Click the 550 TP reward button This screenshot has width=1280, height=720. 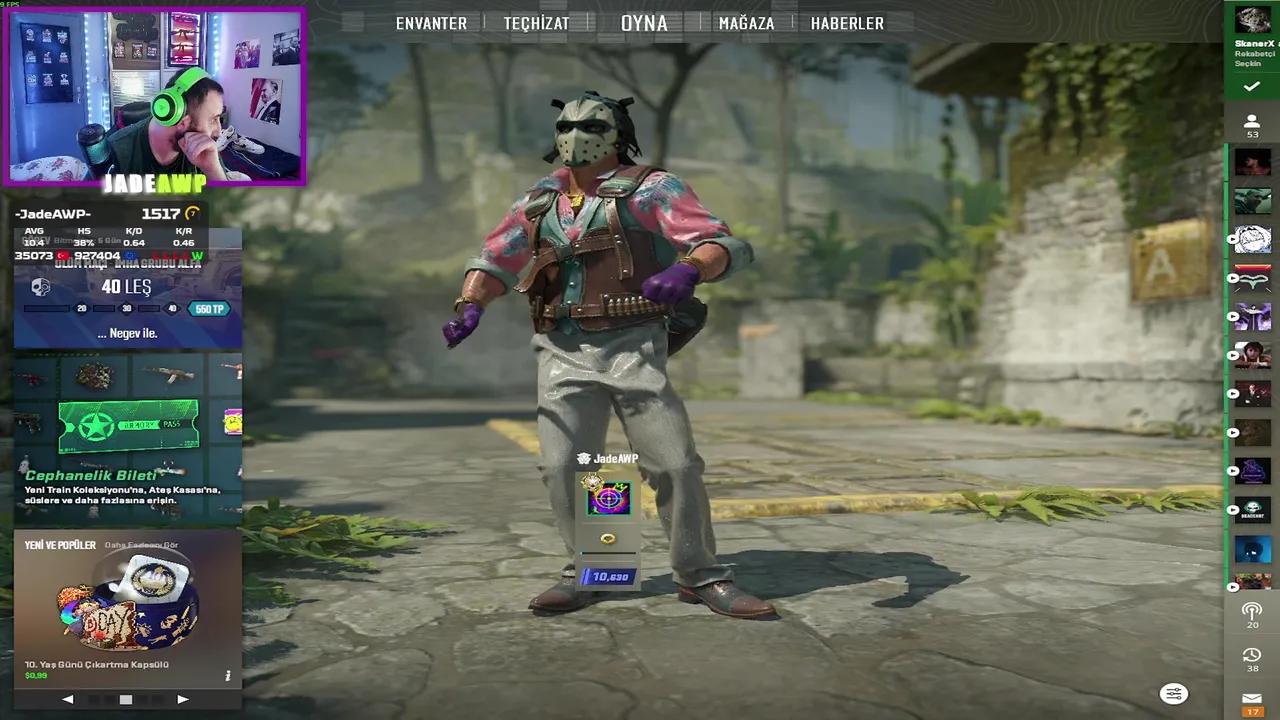pyautogui.click(x=210, y=308)
